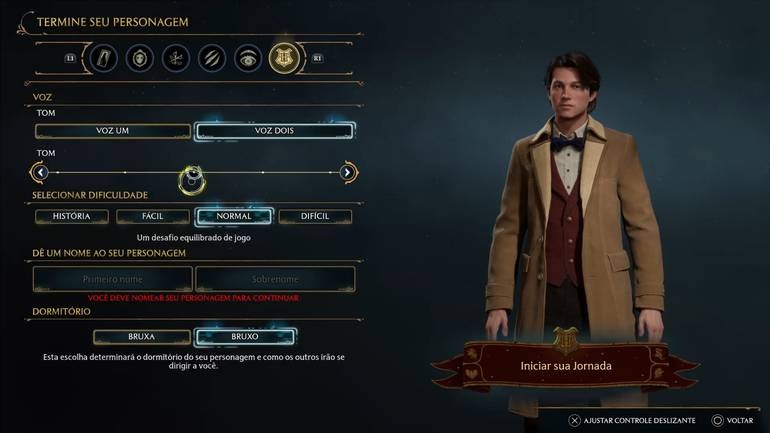
Task: Select the Normal difficulty
Action: pos(234,216)
